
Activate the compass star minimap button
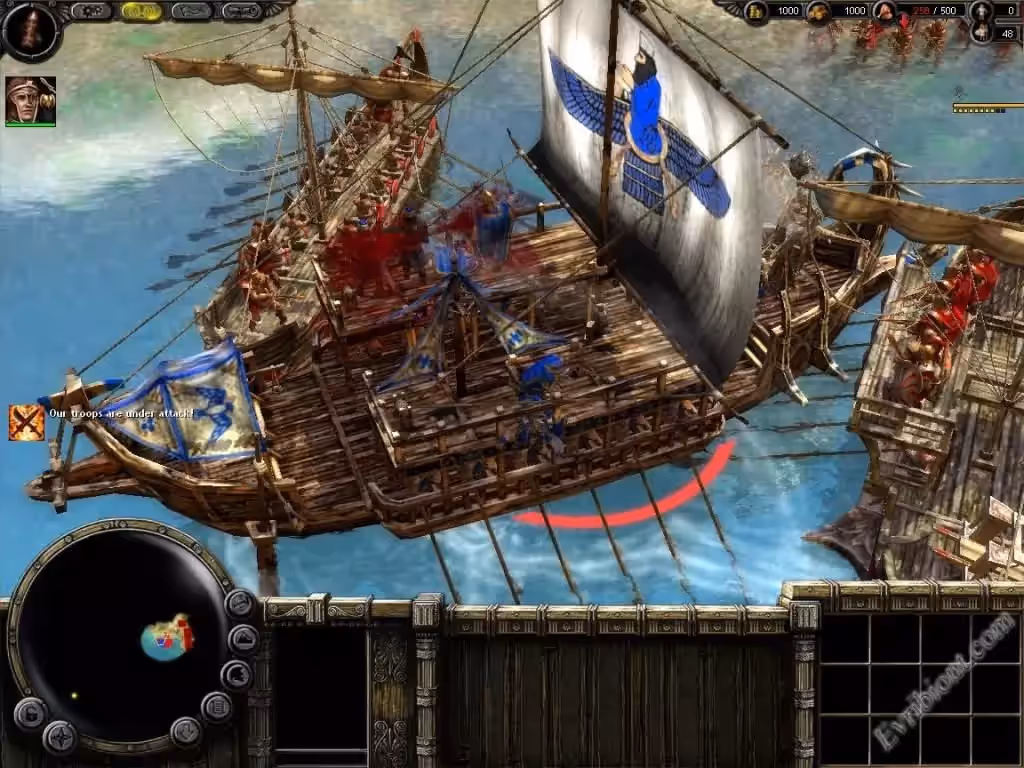point(59,737)
